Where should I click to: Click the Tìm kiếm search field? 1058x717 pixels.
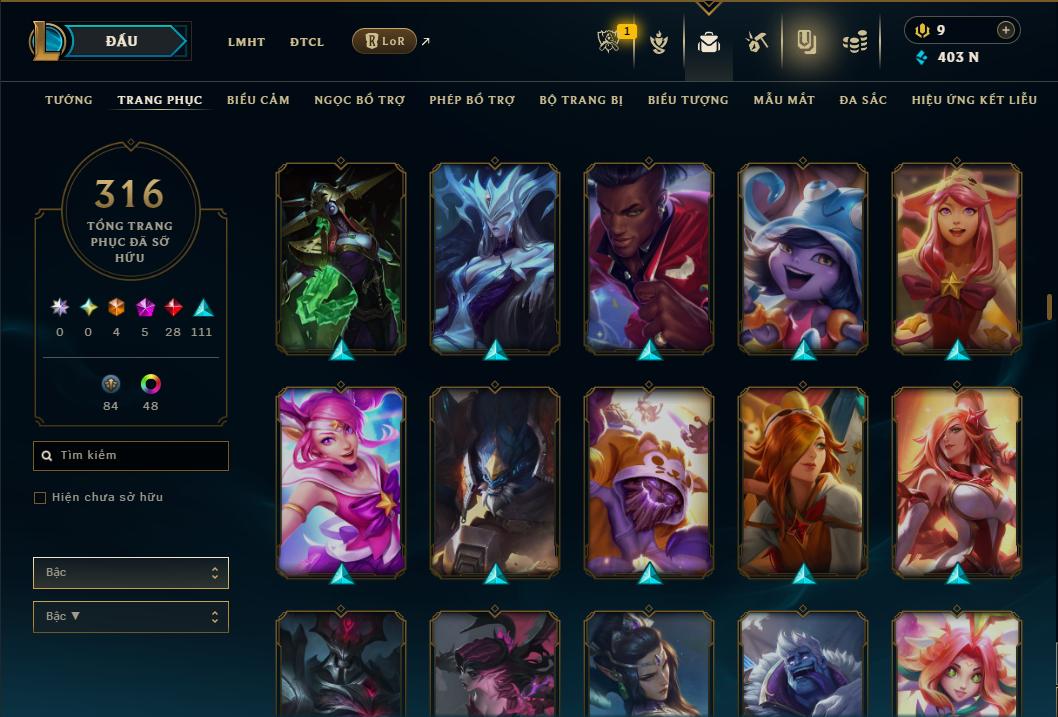tap(131, 456)
